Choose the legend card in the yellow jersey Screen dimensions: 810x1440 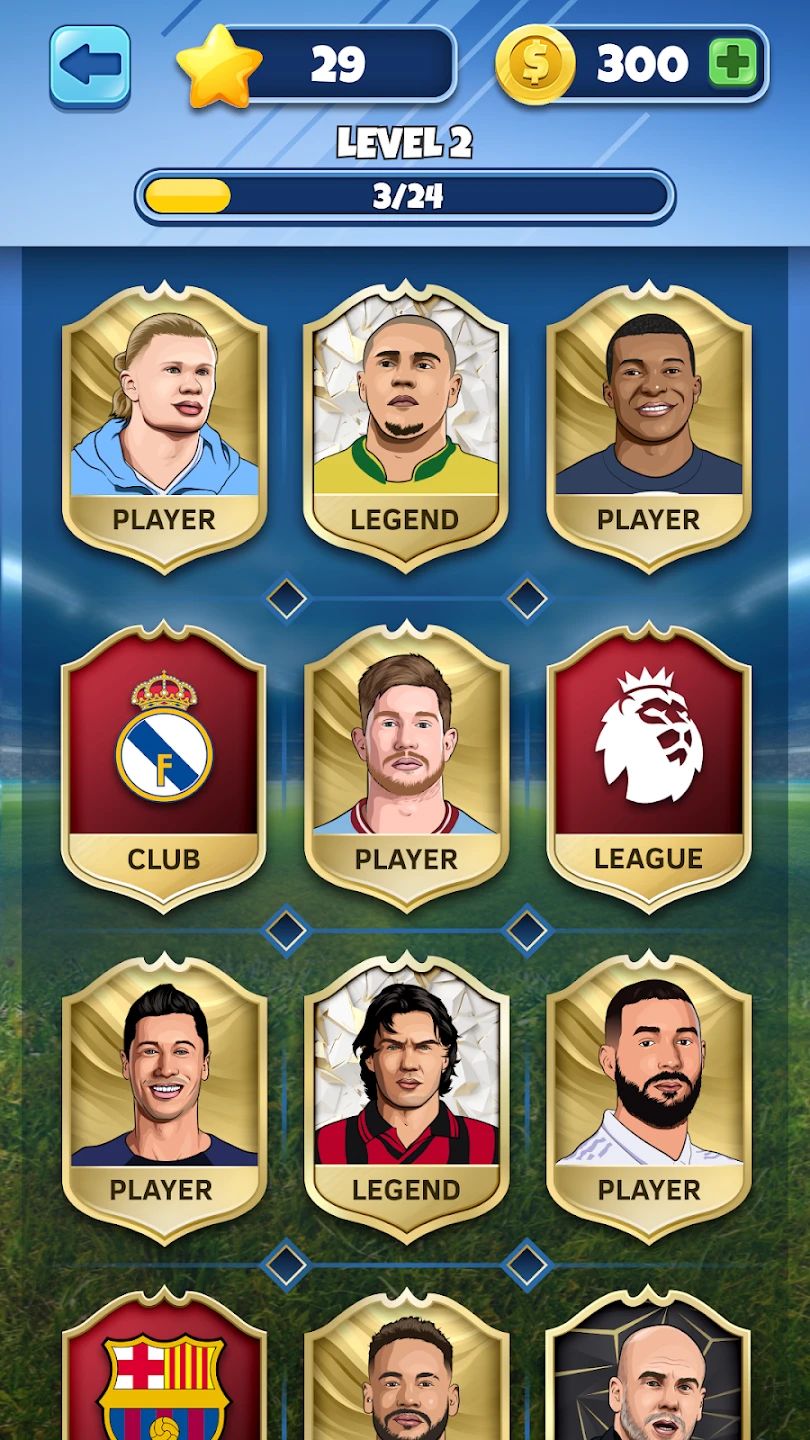tap(405, 427)
